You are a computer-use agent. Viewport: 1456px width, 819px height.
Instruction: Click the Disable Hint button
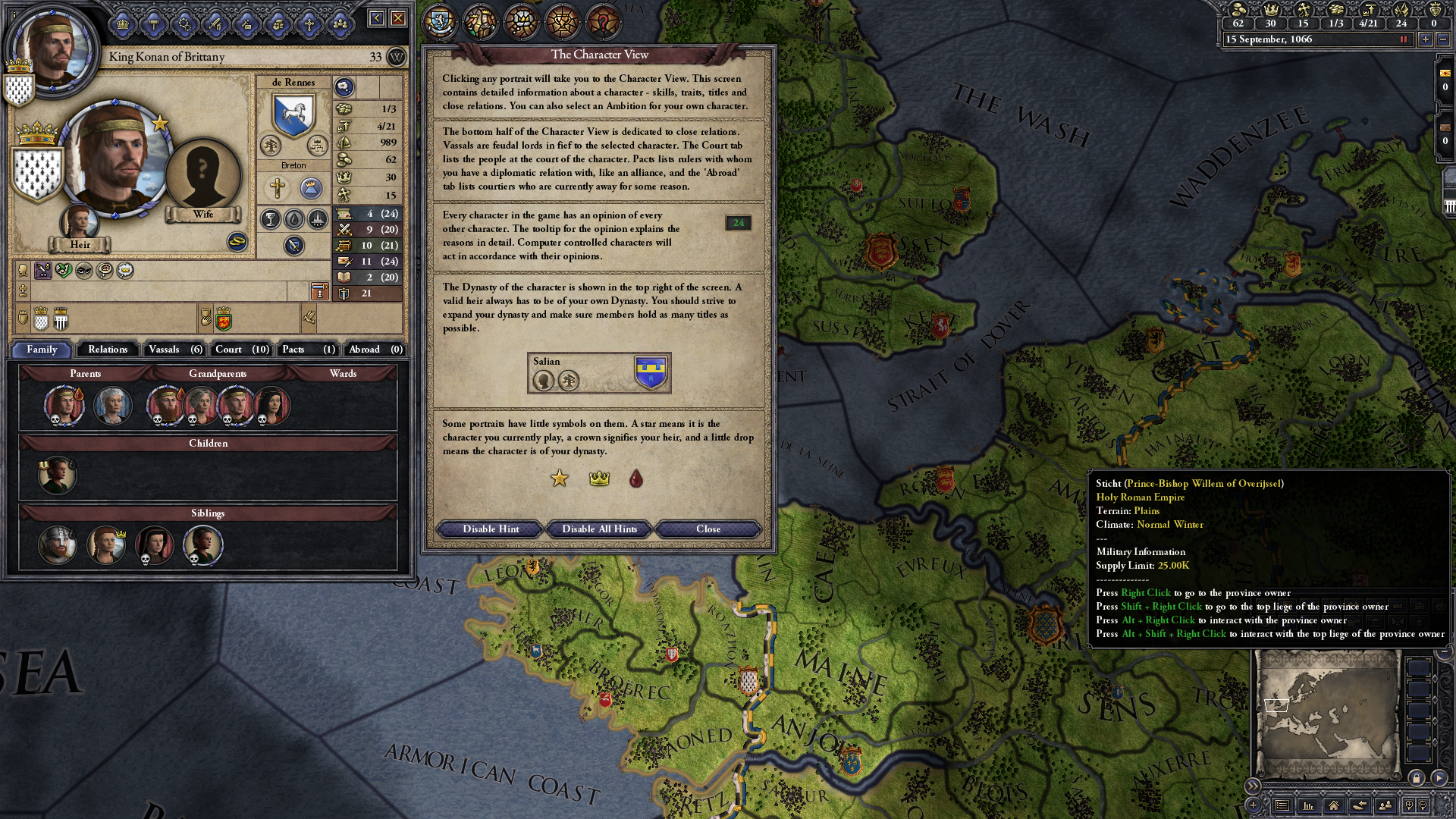(491, 529)
